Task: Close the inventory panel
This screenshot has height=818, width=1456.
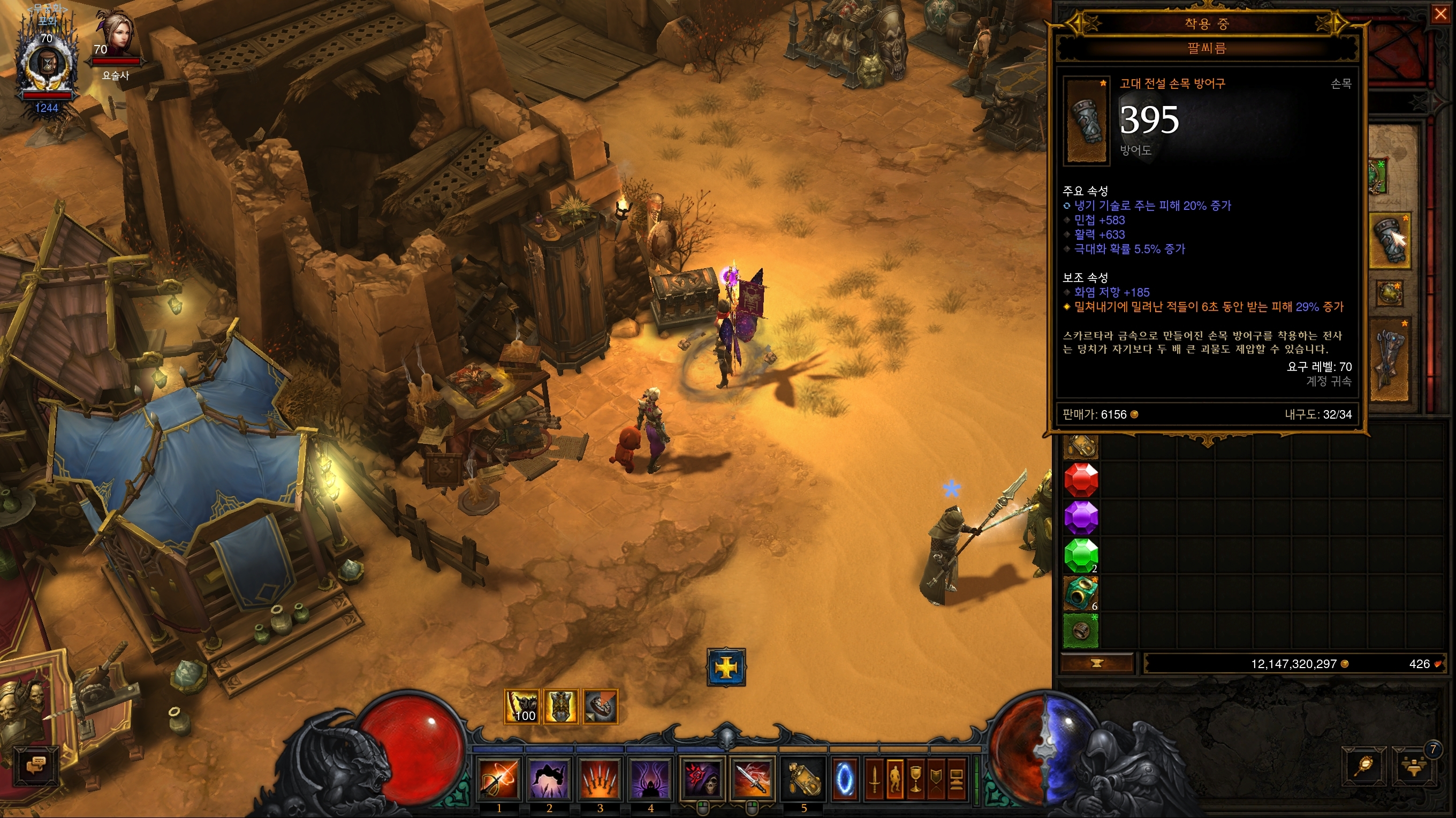Action: click(x=1440, y=14)
